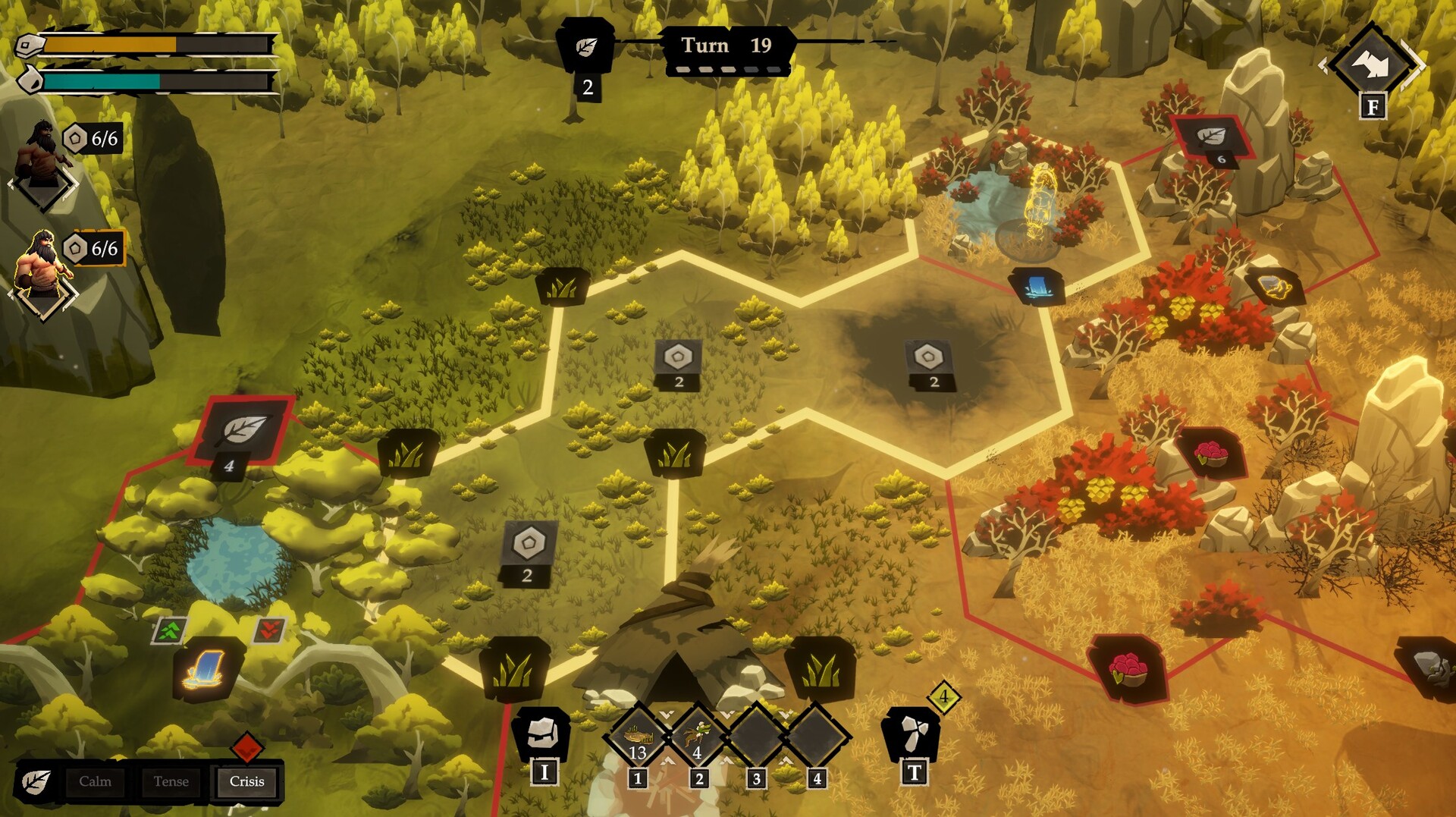
Task: Select the highlighted caveman portrait
Action: (44, 266)
